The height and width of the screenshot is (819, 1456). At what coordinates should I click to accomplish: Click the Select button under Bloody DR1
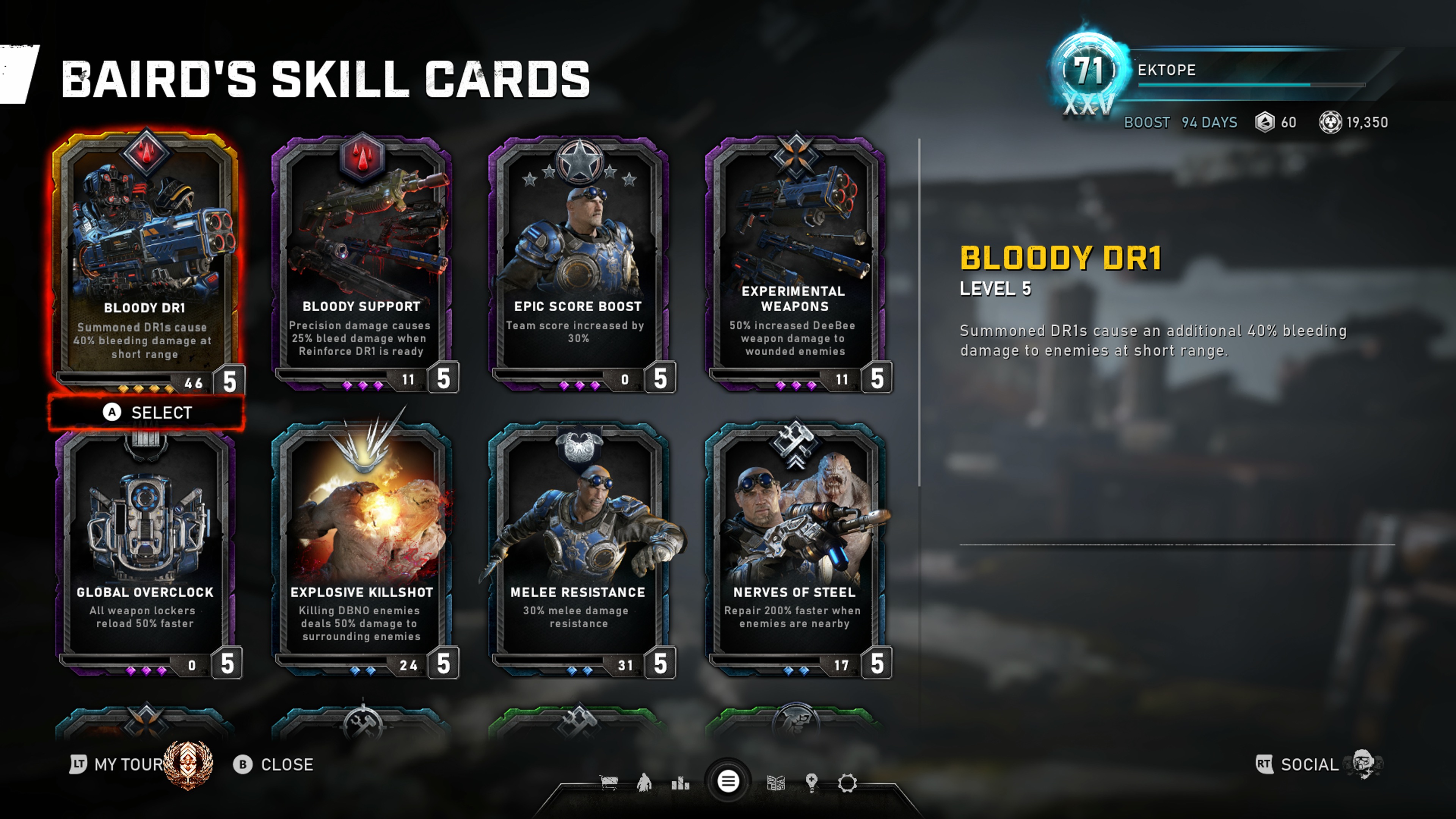point(147,413)
